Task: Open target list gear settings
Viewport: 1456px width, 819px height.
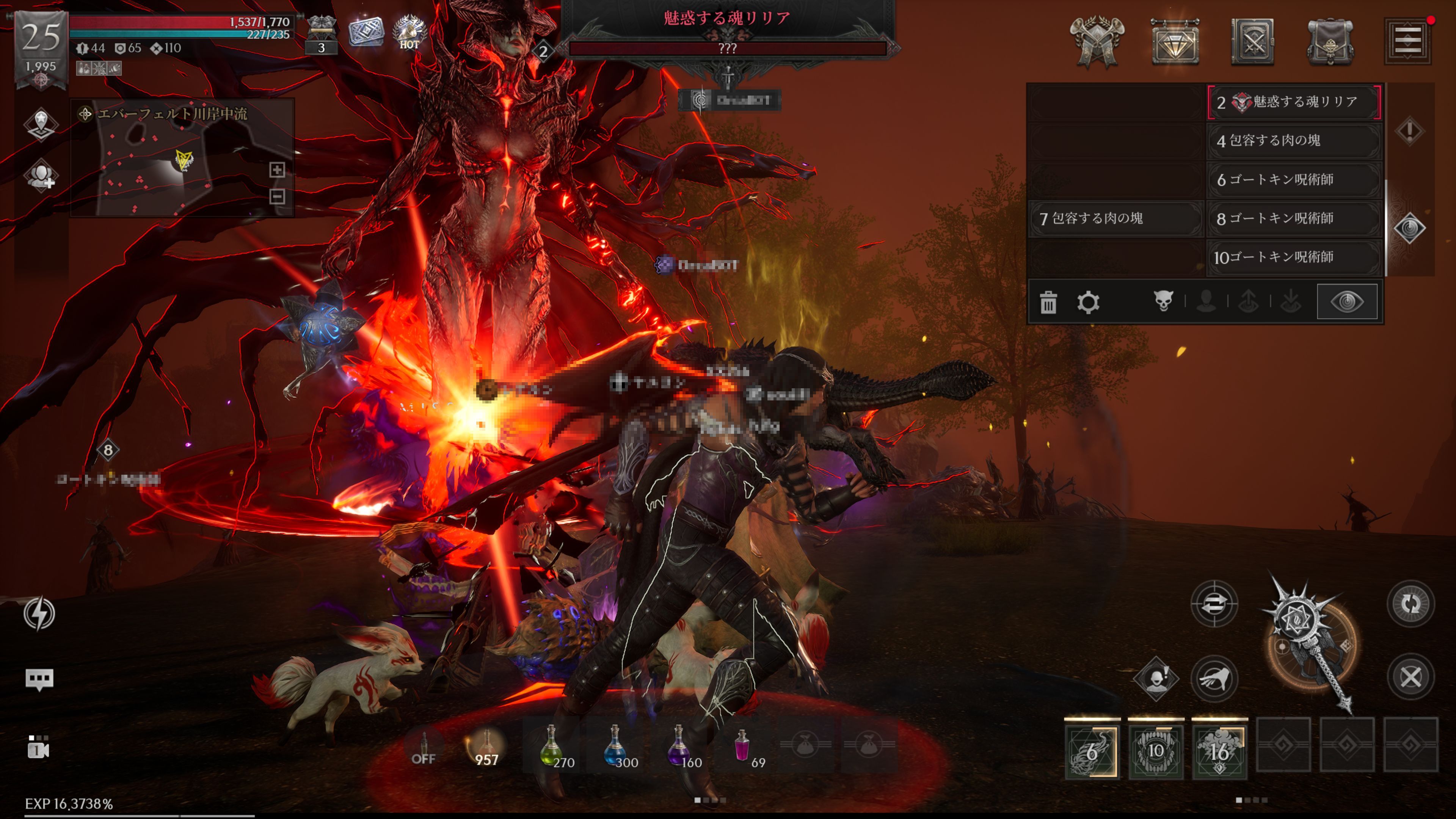Action: [1088, 303]
